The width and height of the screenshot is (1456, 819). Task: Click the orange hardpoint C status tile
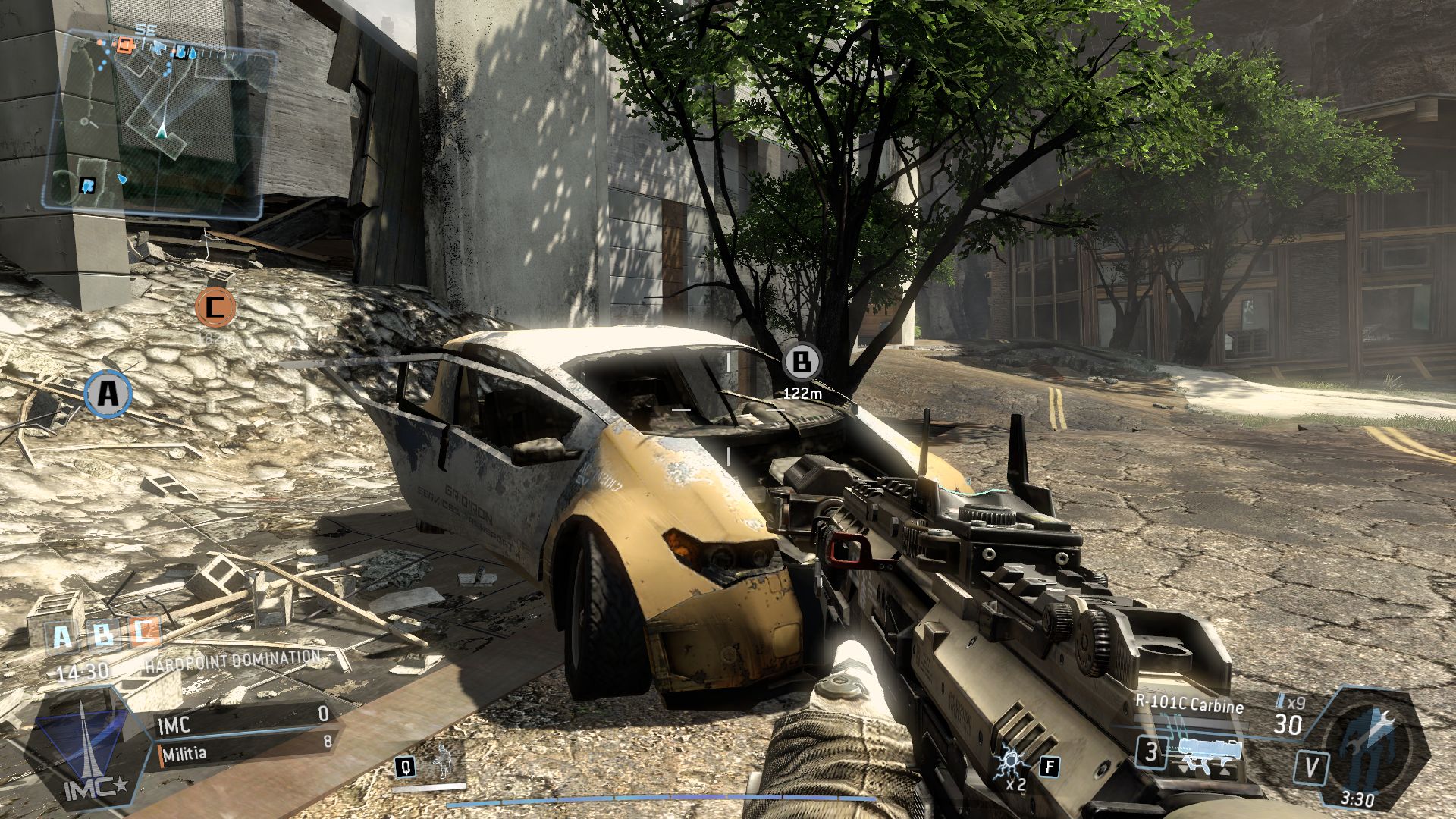[144, 632]
